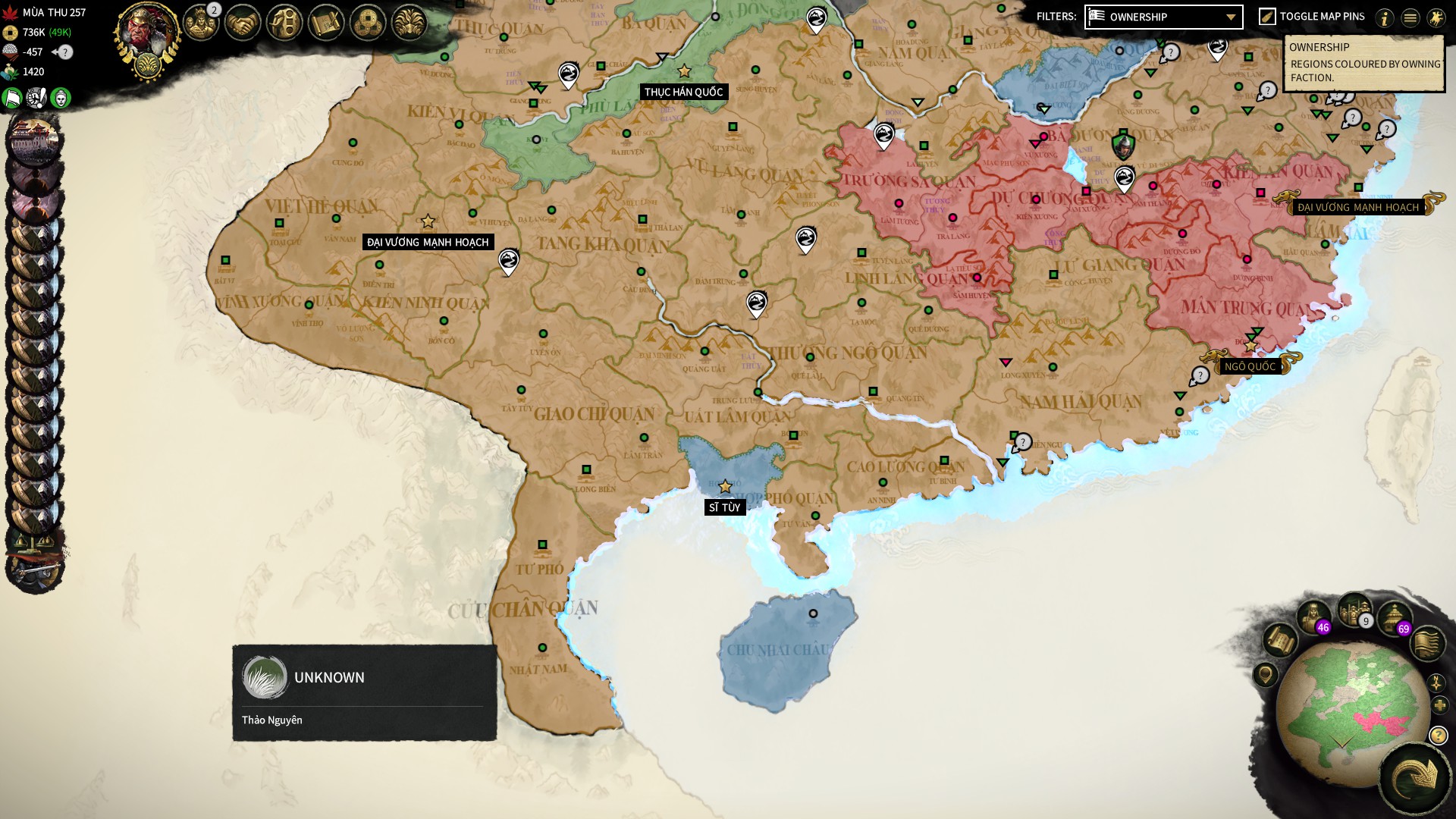This screenshot has height=819, width=1456.
Task: Click the white flag status icon
Action: click(13, 98)
